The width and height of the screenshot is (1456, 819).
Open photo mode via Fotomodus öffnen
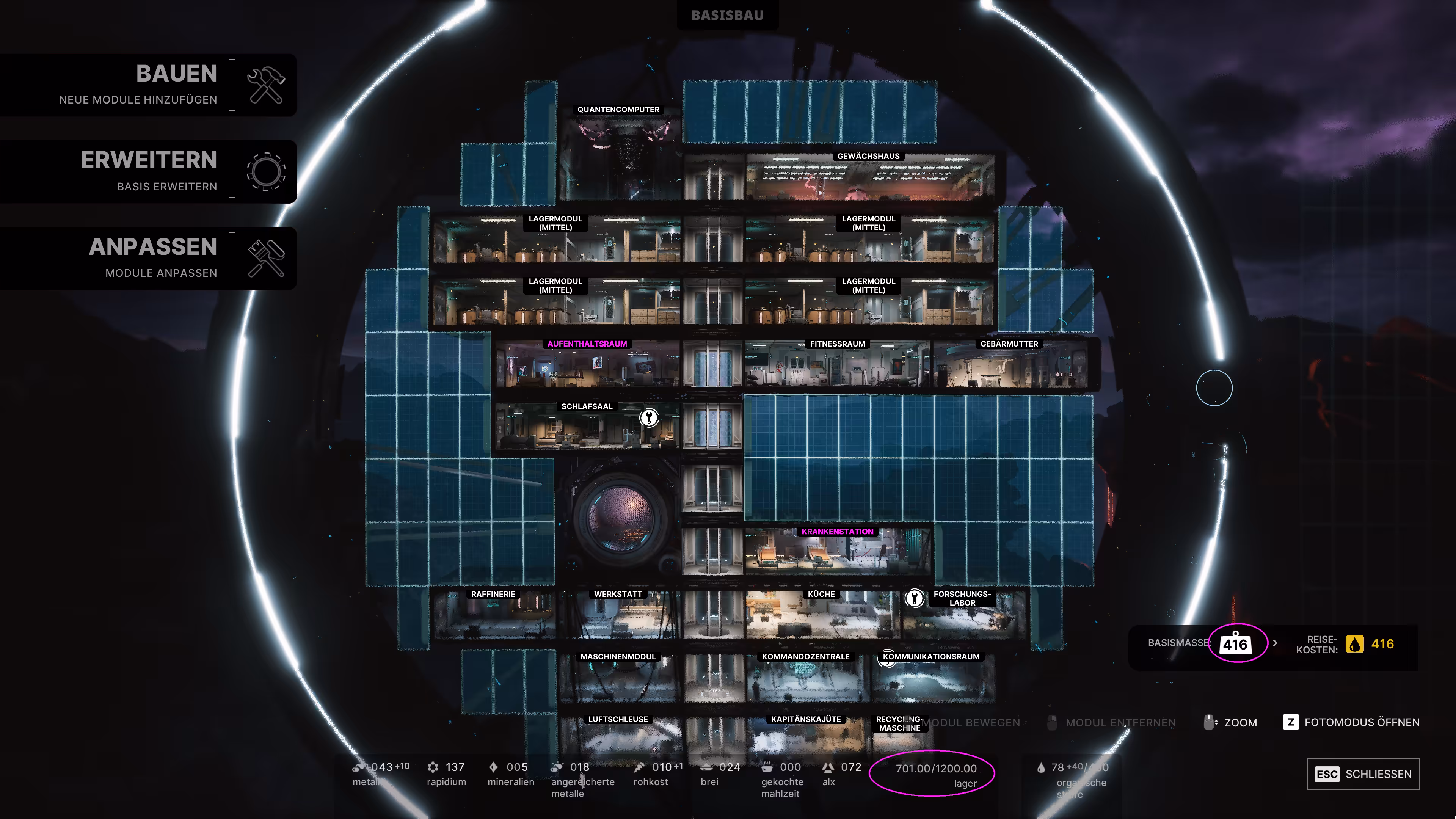point(1351,722)
